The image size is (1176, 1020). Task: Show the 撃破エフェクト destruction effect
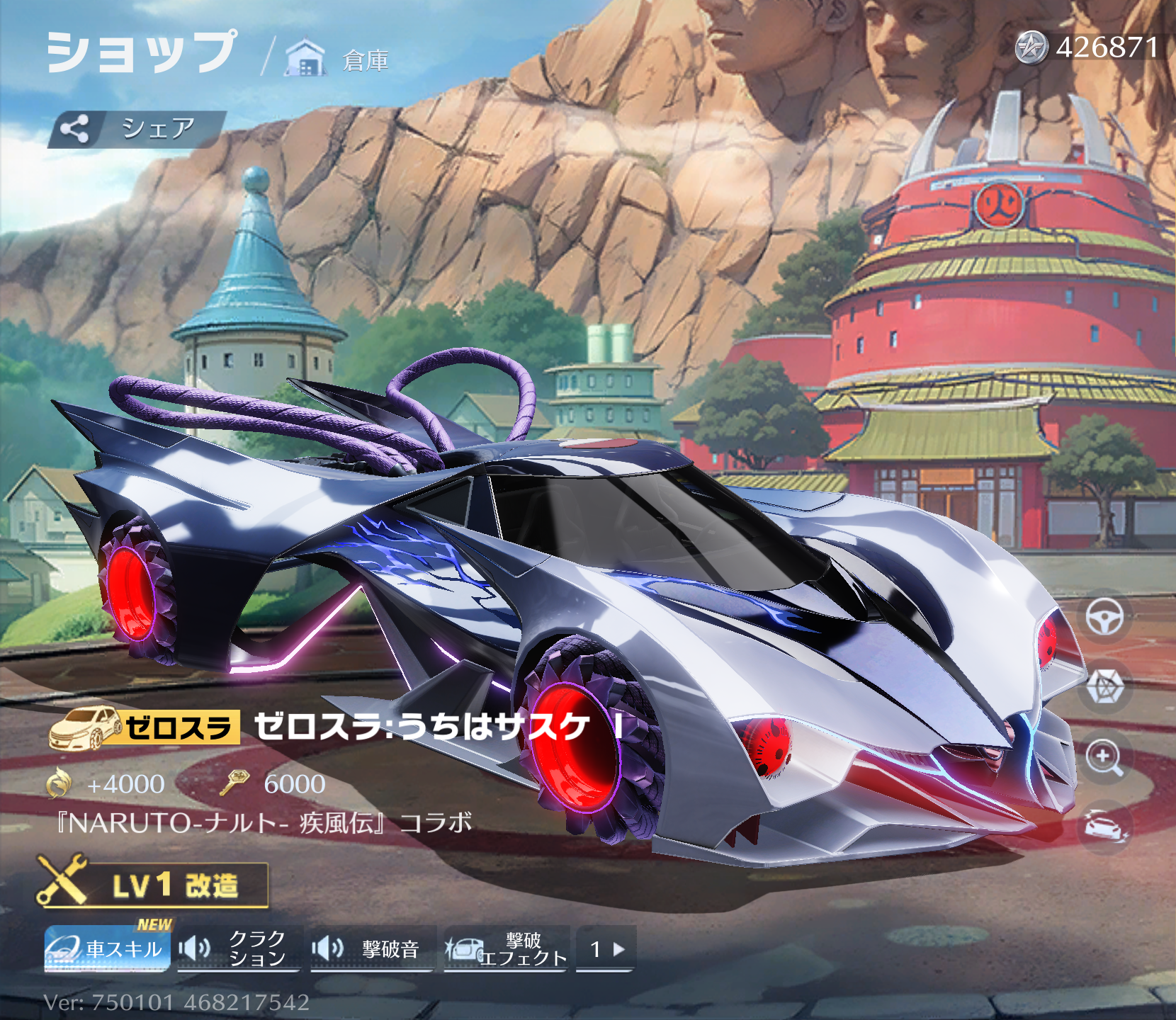tap(506, 949)
